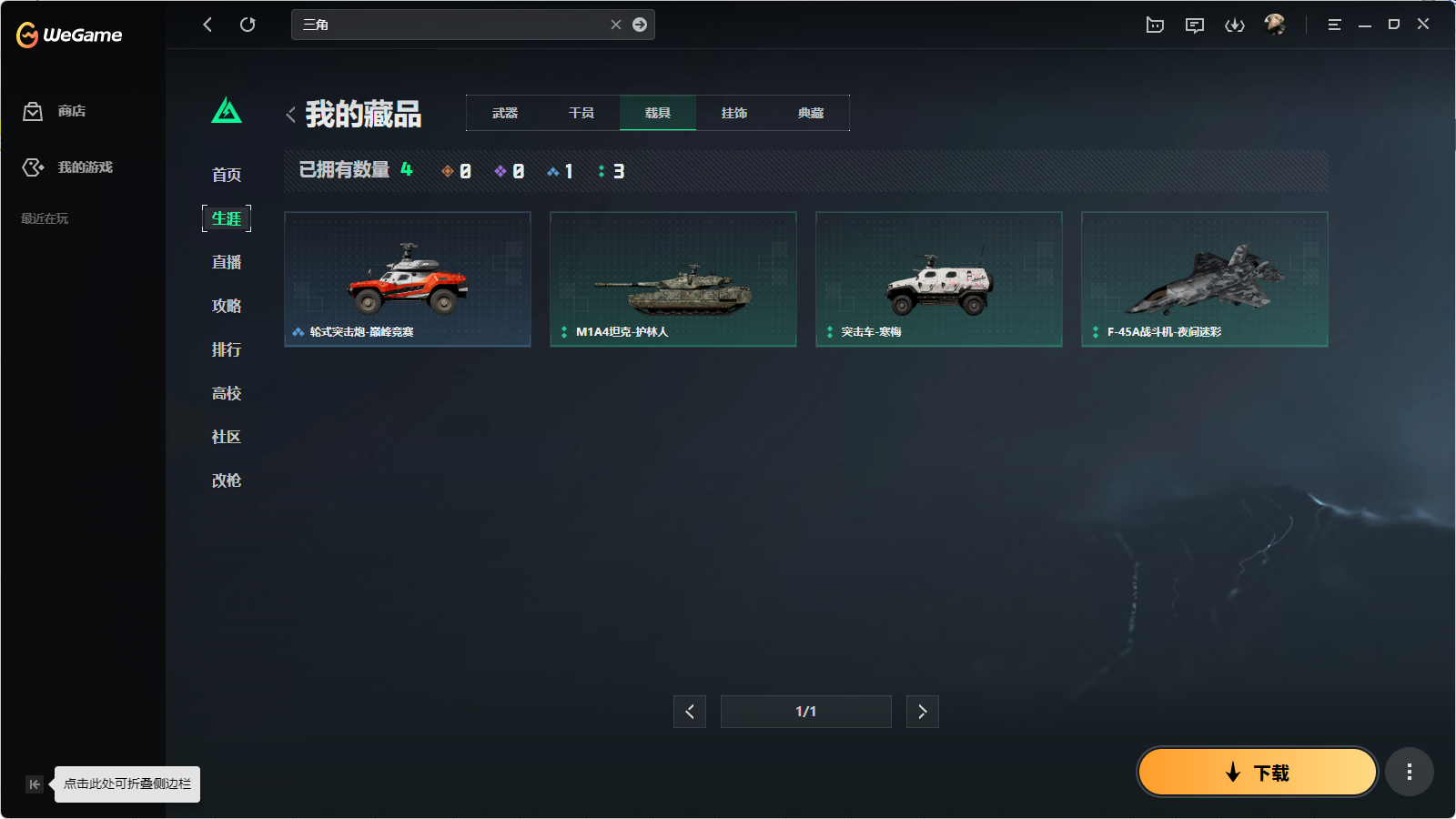The height and width of the screenshot is (819, 1456).
Task: Switch to the 武器 weapons tab
Action: click(x=503, y=113)
